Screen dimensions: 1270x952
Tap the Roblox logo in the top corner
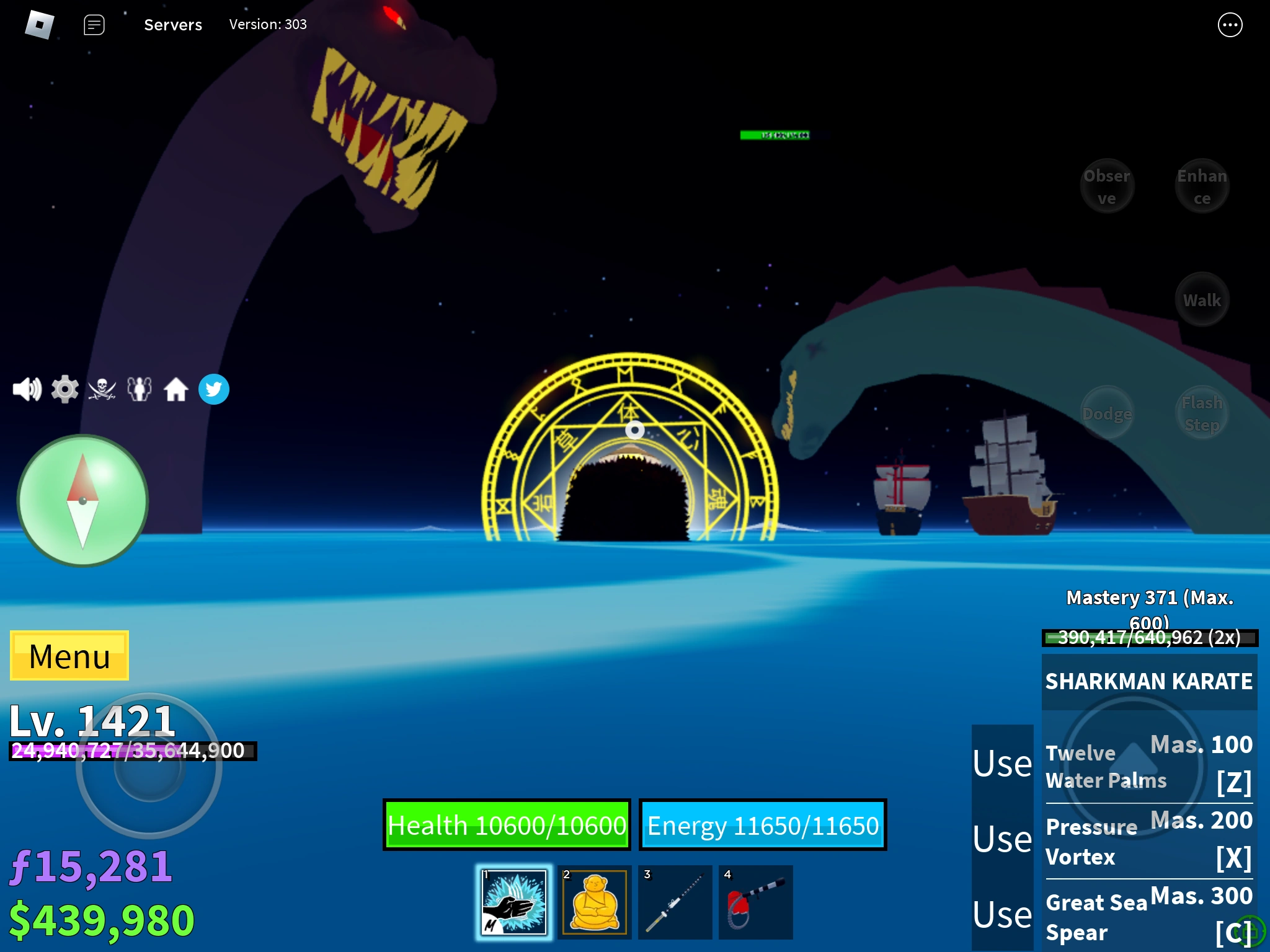[38, 25]
